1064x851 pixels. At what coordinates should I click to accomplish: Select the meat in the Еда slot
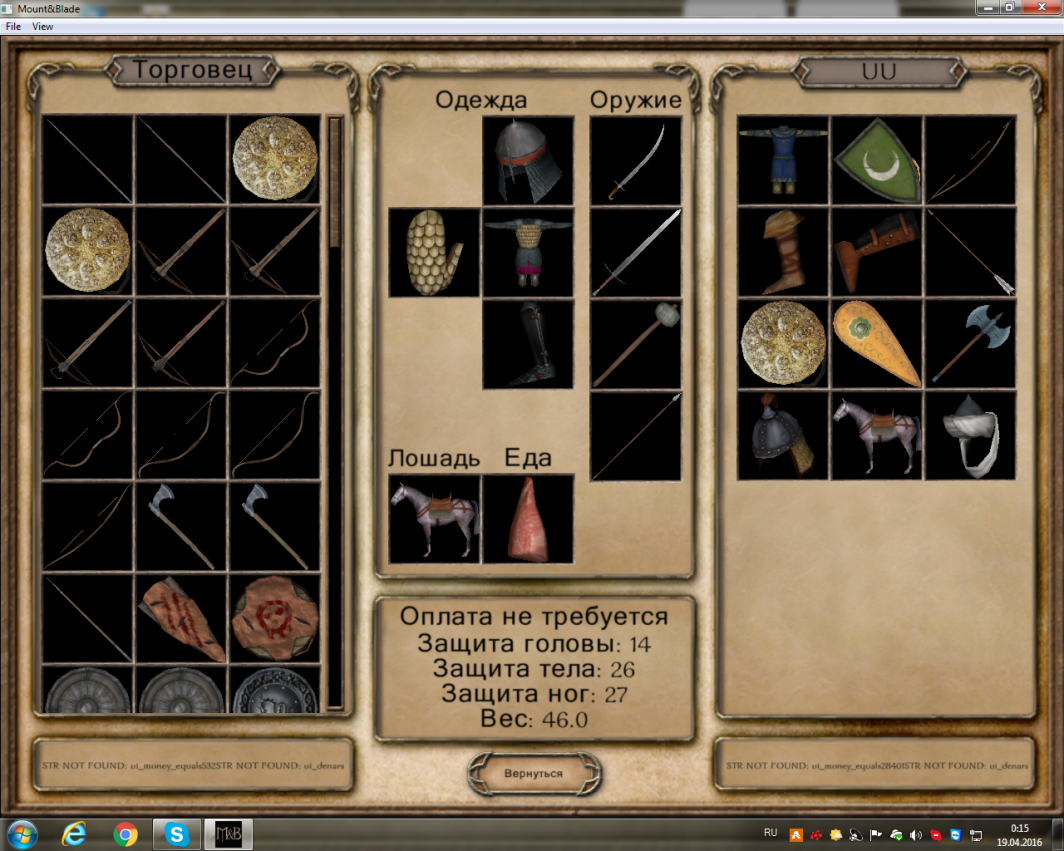(x=528, y=518)
